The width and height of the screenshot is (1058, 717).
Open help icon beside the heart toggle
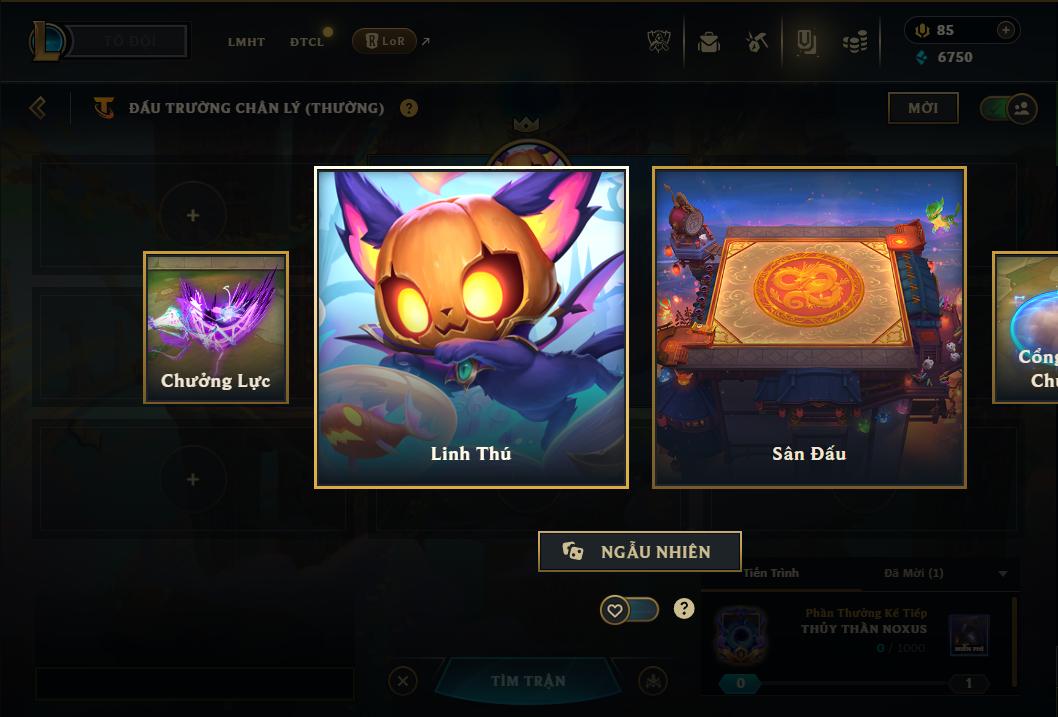pyautogui.click(x=684, y=609)
